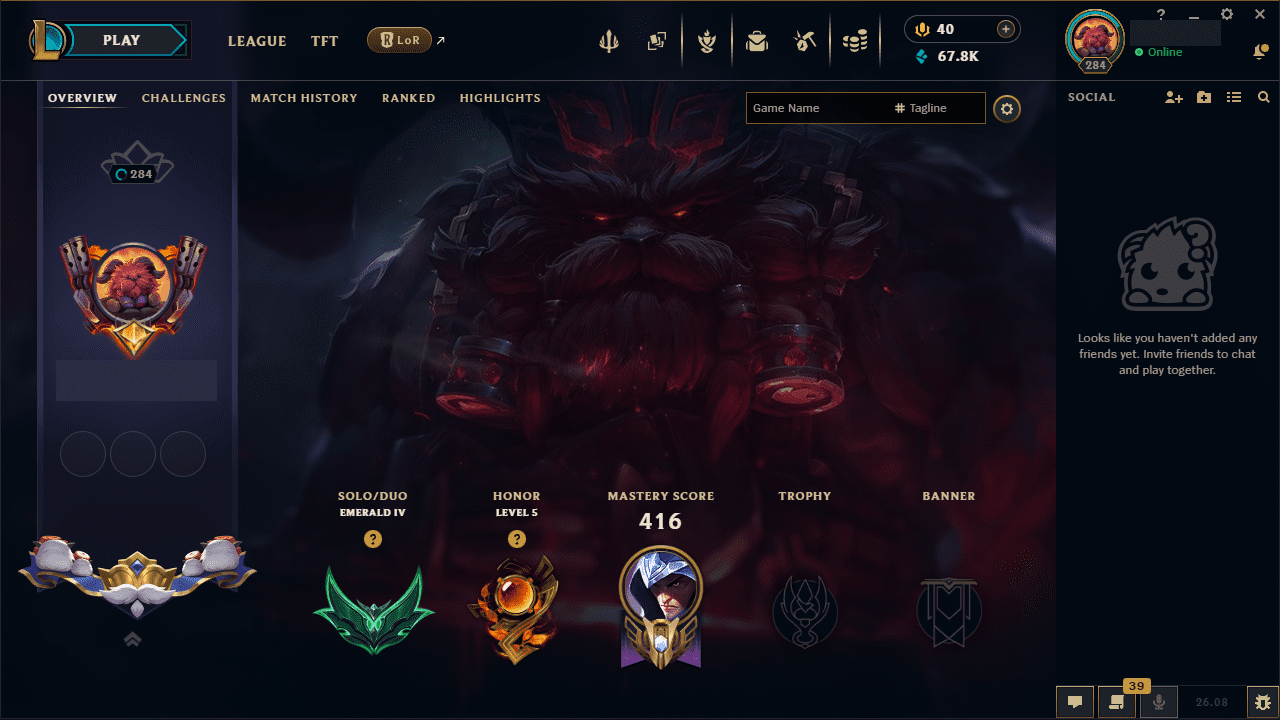Open the bug report icon bottom right

pyautogui.click(x=1264, y=701)
